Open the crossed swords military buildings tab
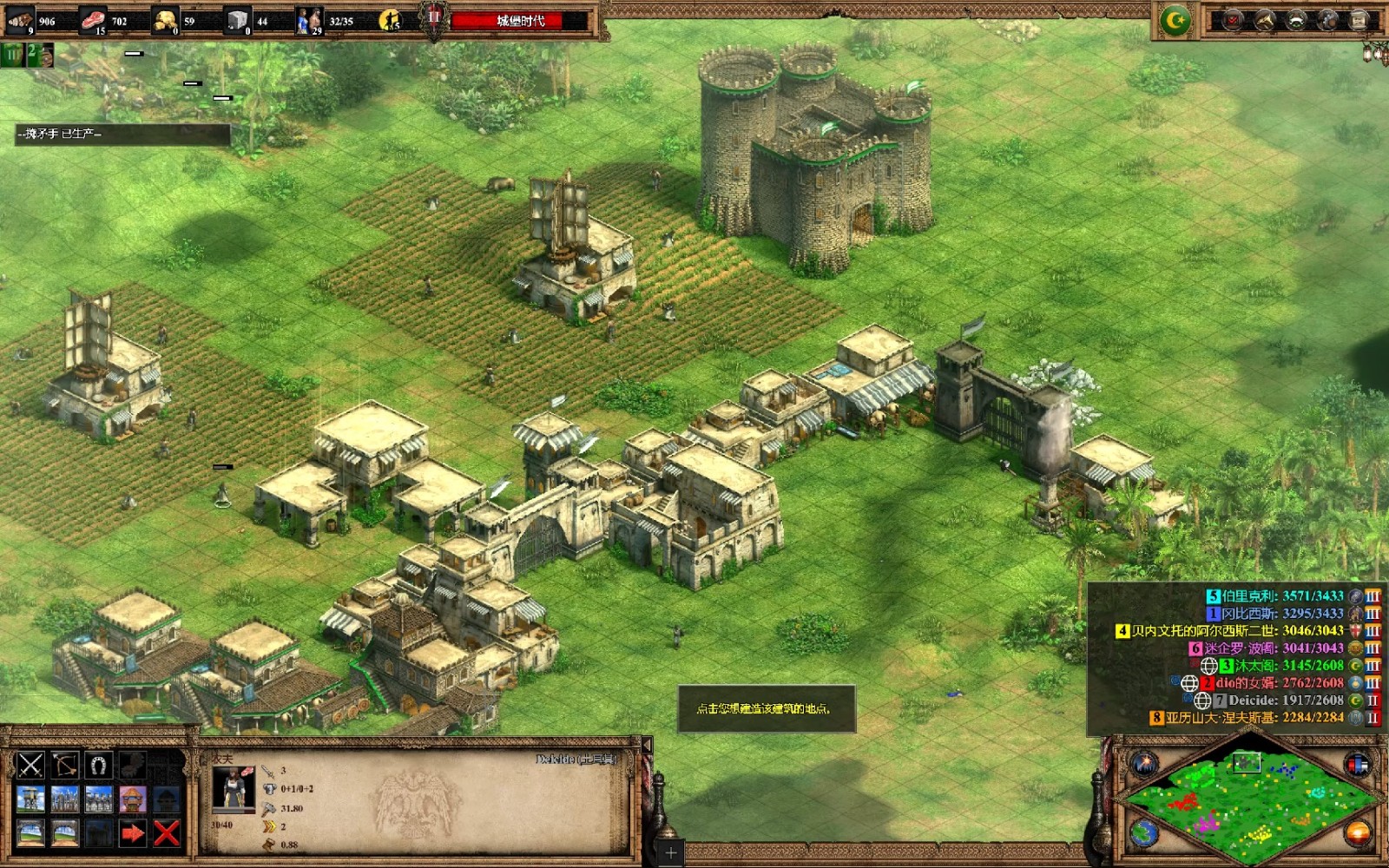Viewport: 1389px width, 868px height. tap(31, 765)
